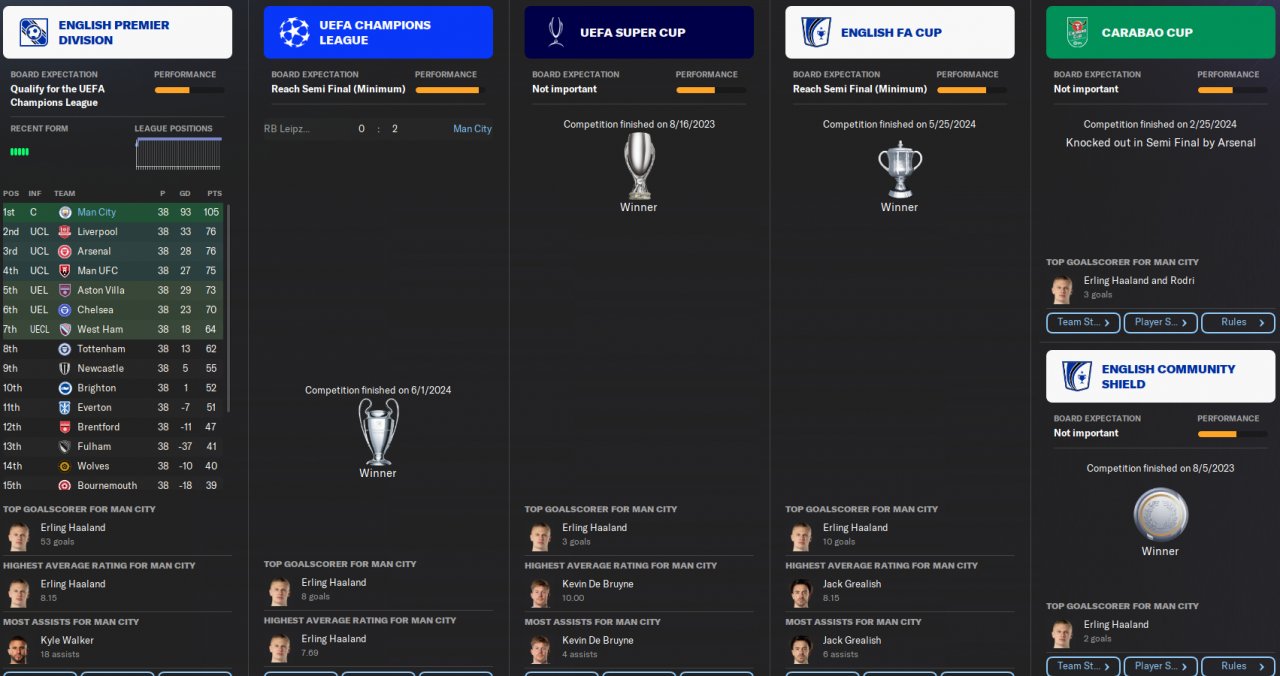
Task: Click the Carabao Cup header
Action: [1160, 32]
